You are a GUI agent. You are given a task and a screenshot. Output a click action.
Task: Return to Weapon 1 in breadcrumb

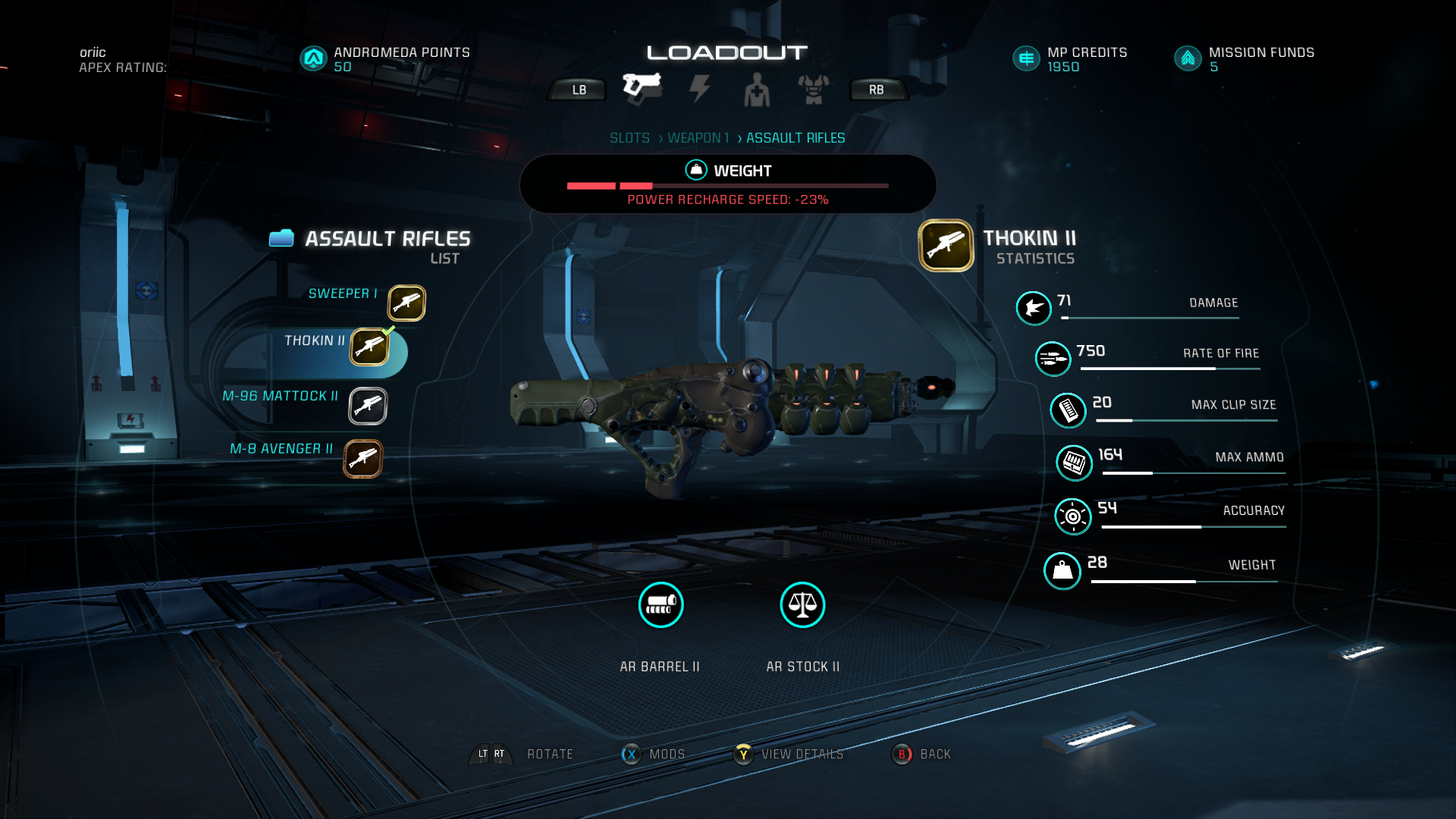click(x=698, y=138)
